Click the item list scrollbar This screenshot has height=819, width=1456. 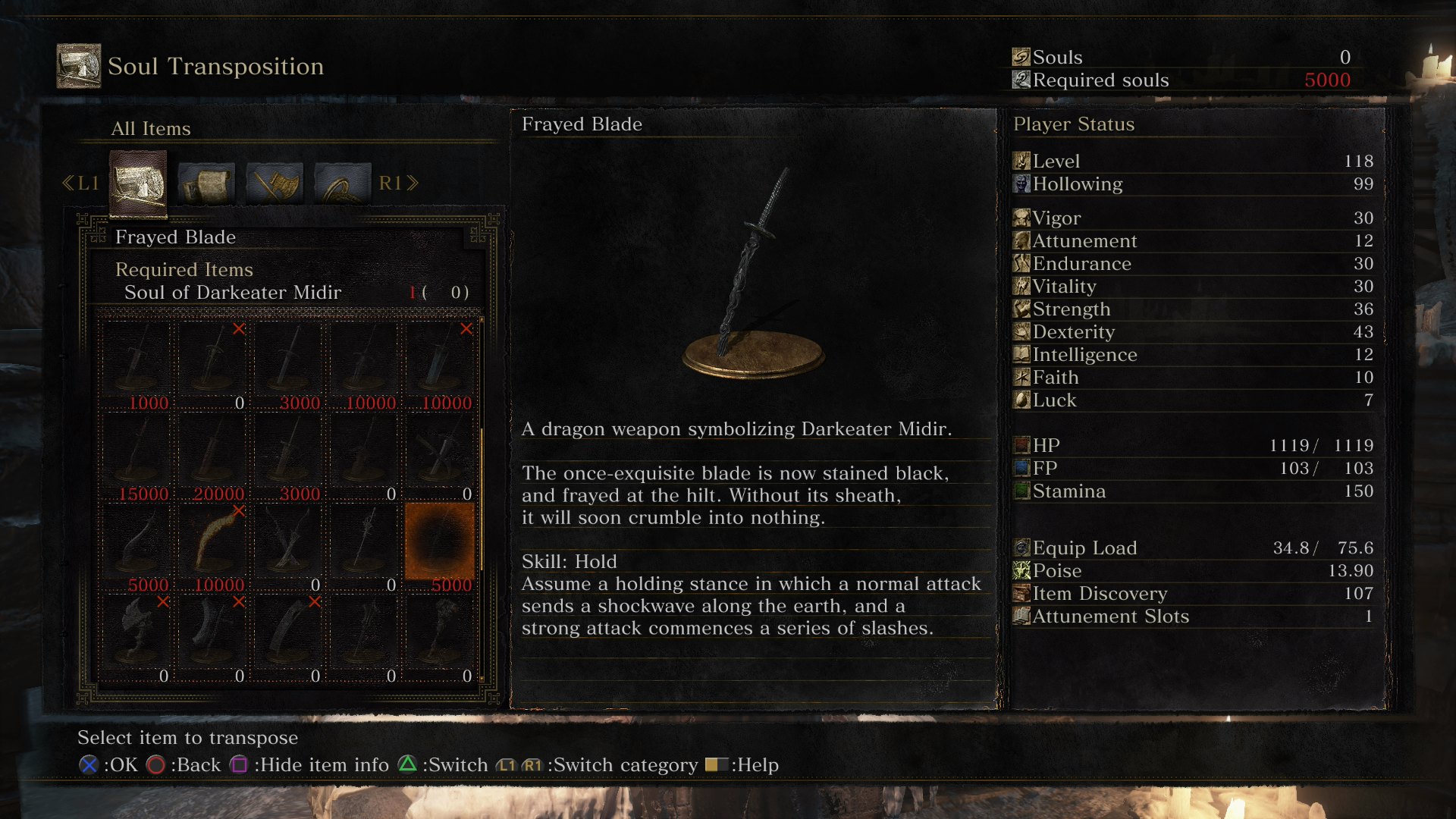pos(482,500)
